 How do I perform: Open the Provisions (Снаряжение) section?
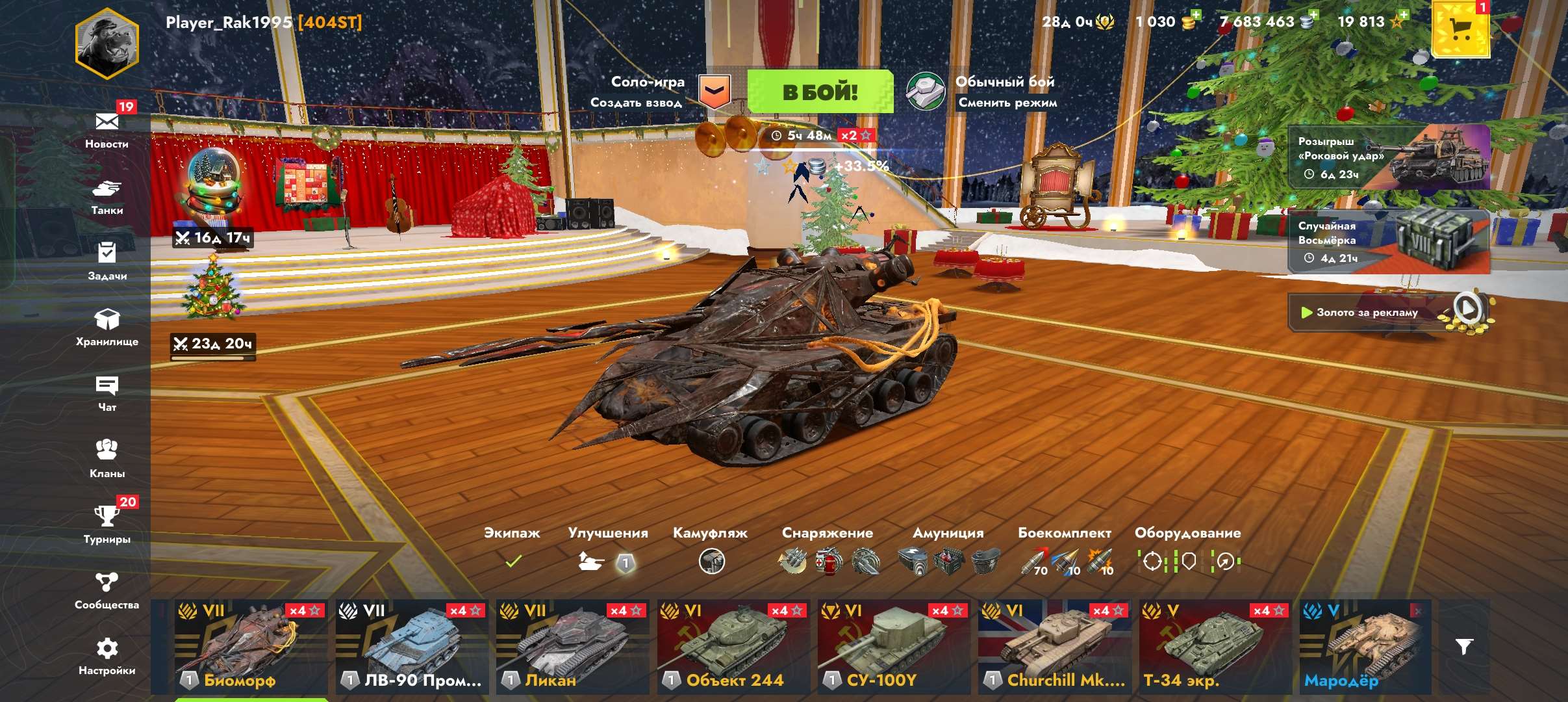pyautogui.click(x=826, y=560)
